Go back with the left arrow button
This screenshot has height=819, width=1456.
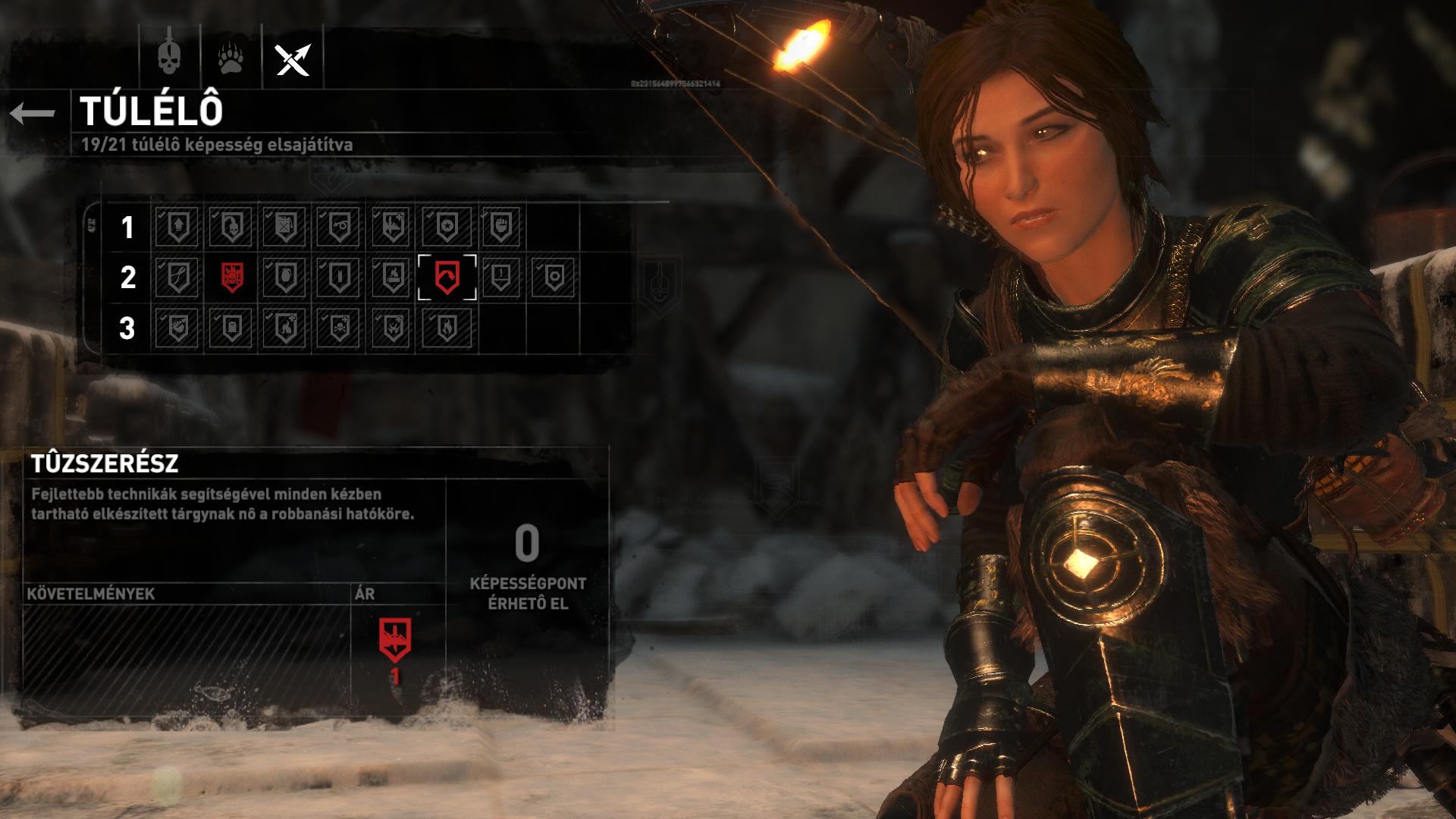(x=33, y=113)
